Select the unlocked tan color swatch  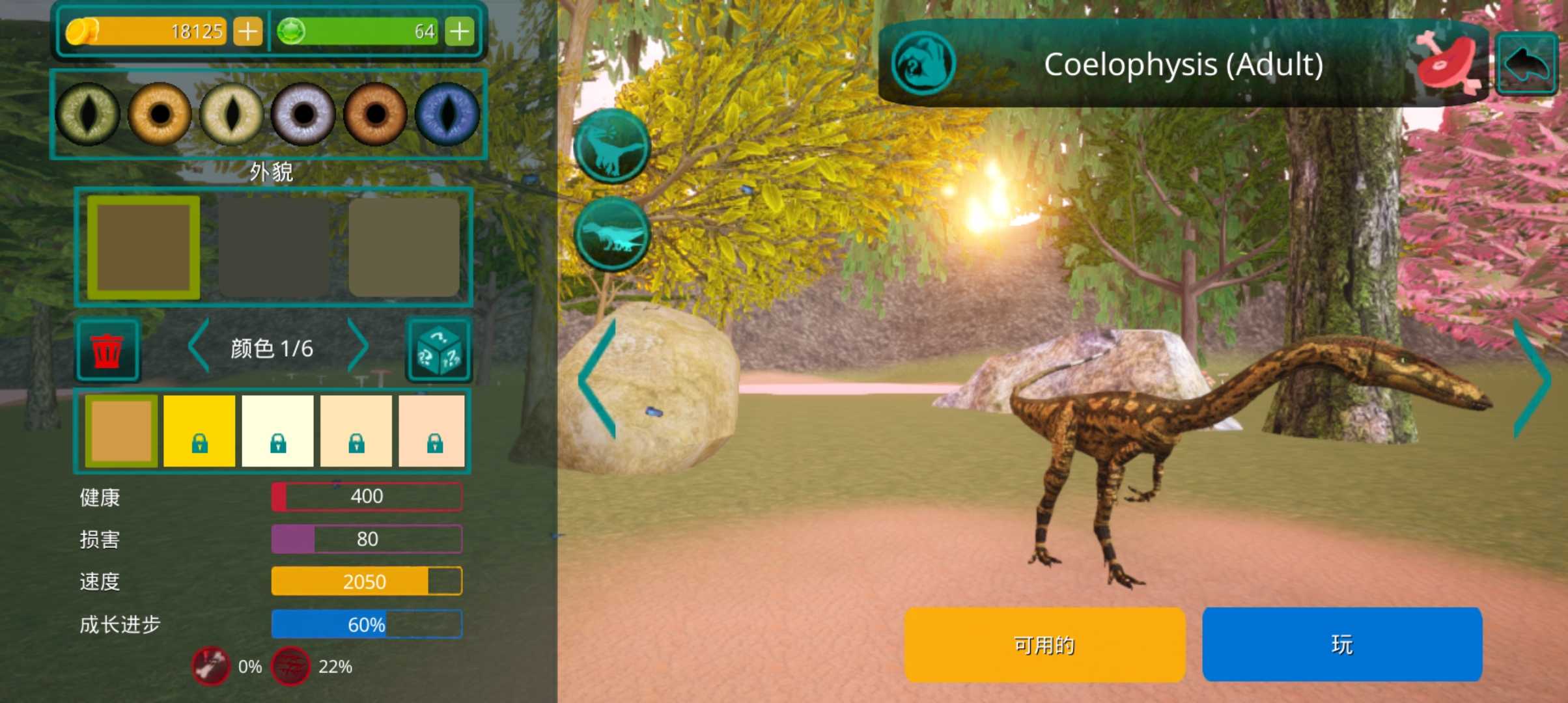[121, 431]
